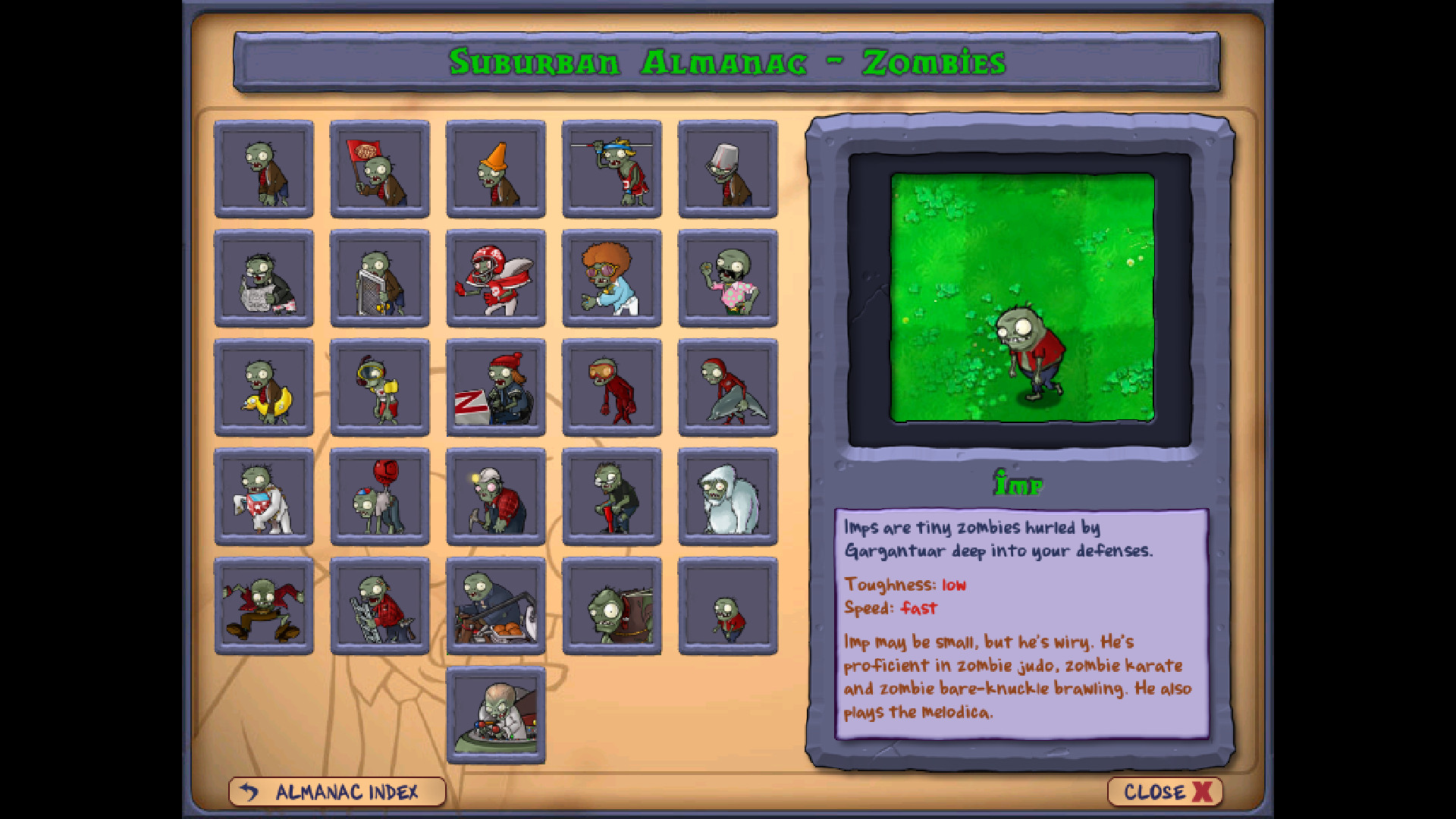Select the basic Zombie in the grid
The height and width of the screenshot is (819, 1456).
[264, 168]
